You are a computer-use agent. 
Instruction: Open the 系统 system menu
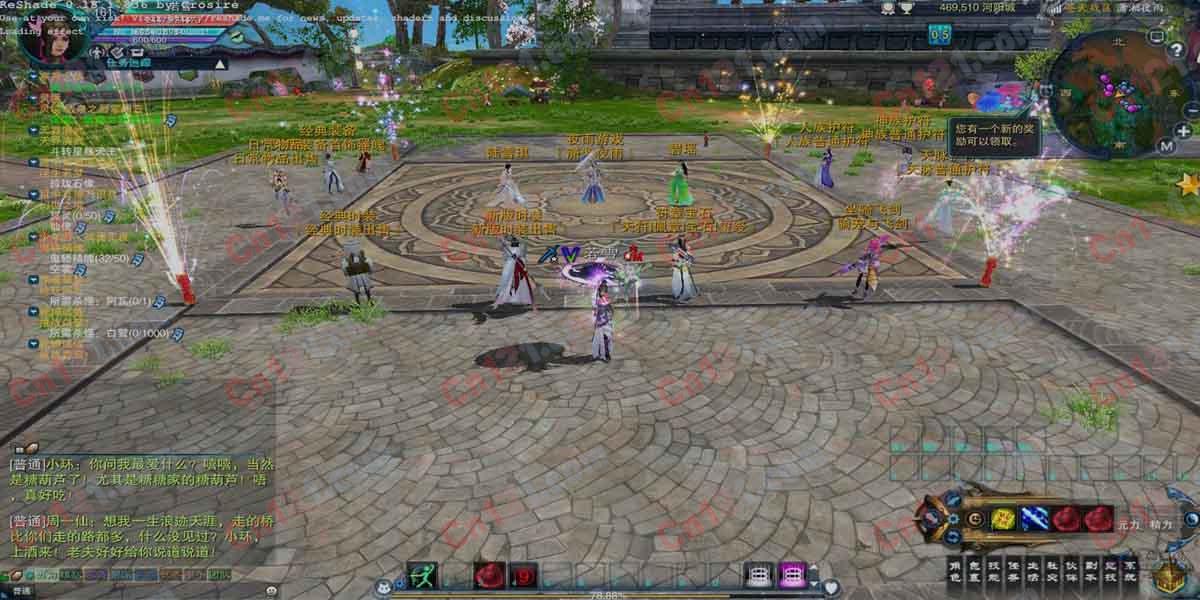coord(1130,570)
